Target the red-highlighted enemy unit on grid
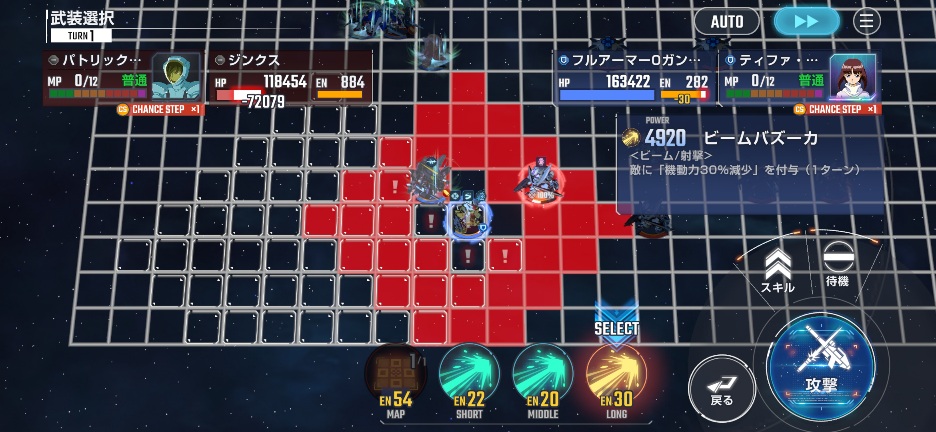This screenshot has width=936, height=432. tap(541, 182)
